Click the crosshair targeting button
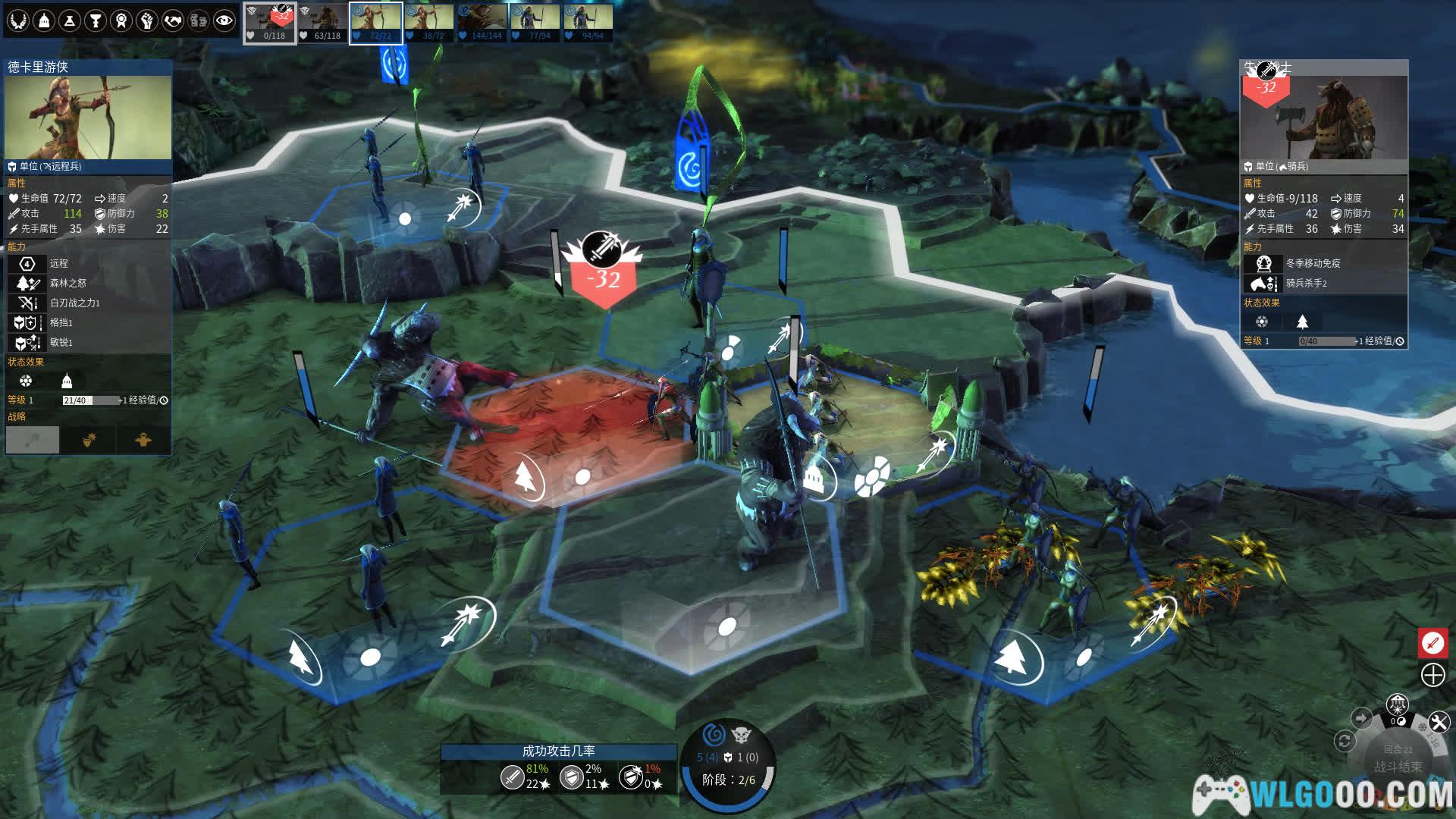This screenshot has width=1456, height=819. click(1432, 675)
